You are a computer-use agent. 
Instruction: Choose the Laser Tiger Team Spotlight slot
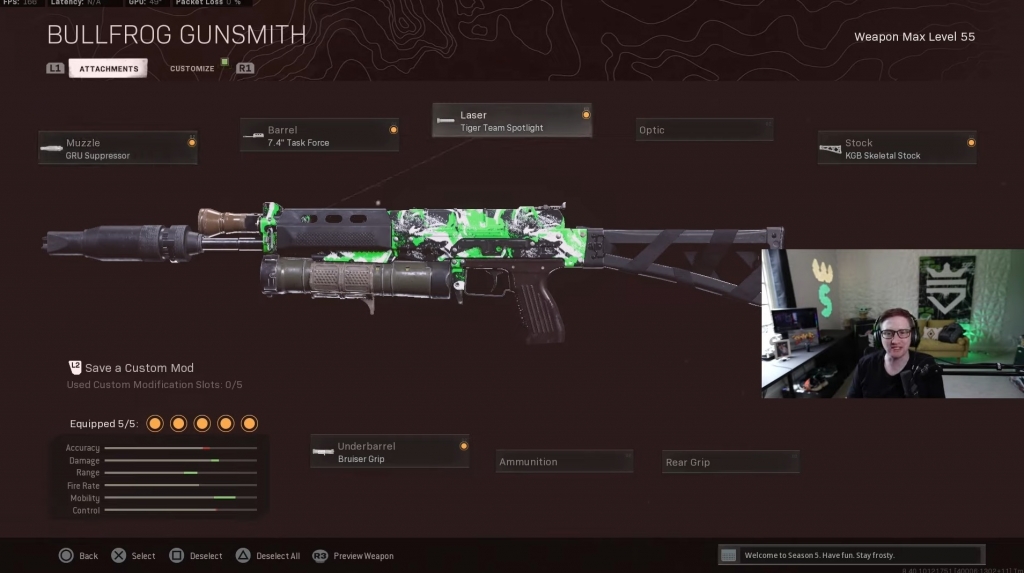pyautogui.click(x=512, y=121)
